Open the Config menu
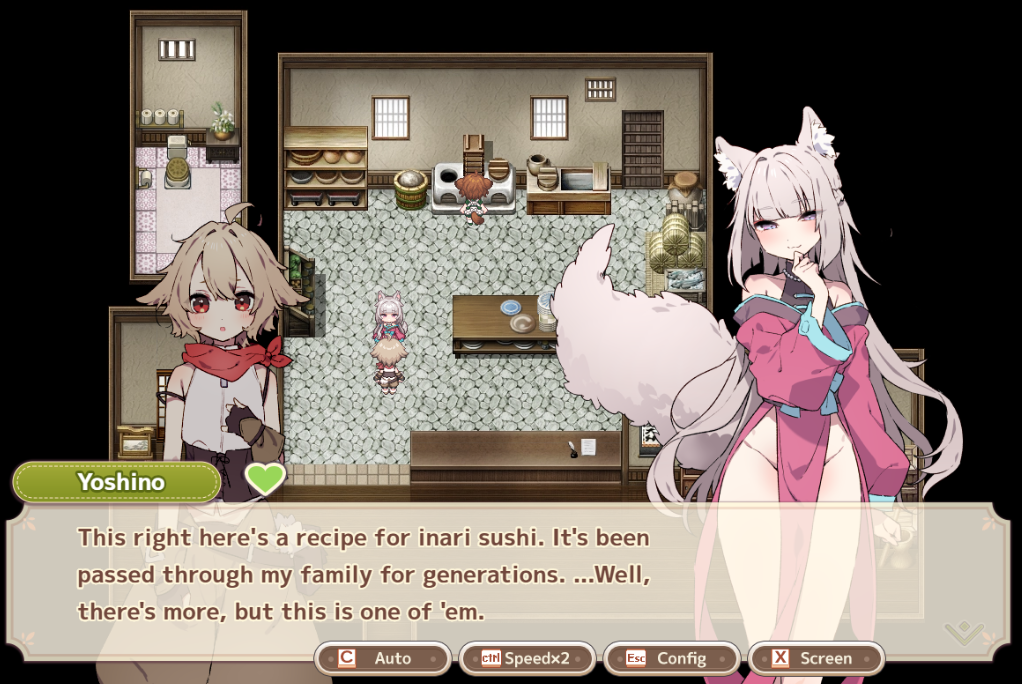This screenshot has height=684, width=1022. click(671, 658)
